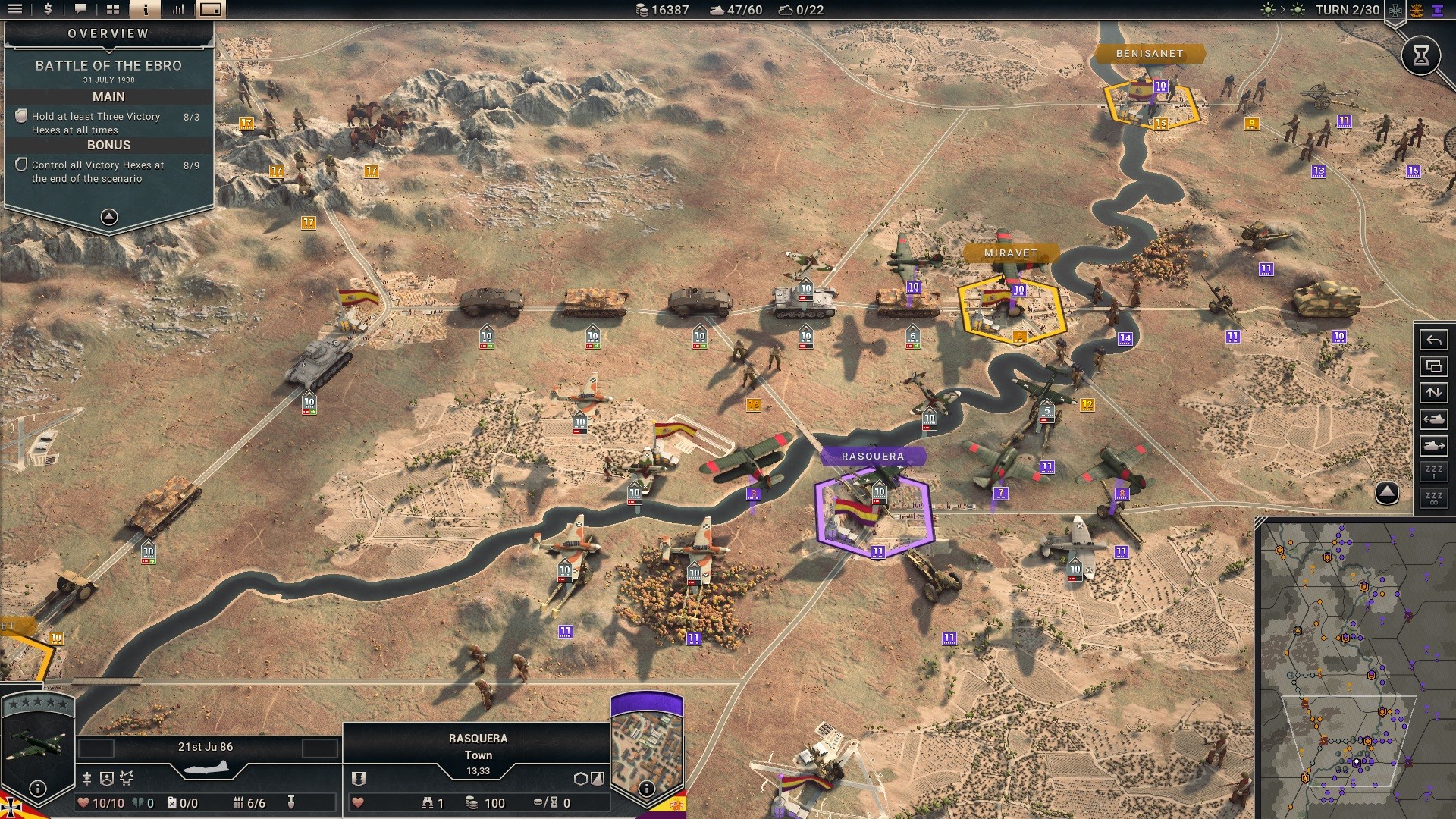View the statistics bar-chart icon
The image size is (1456, 819).
point(177,10)
